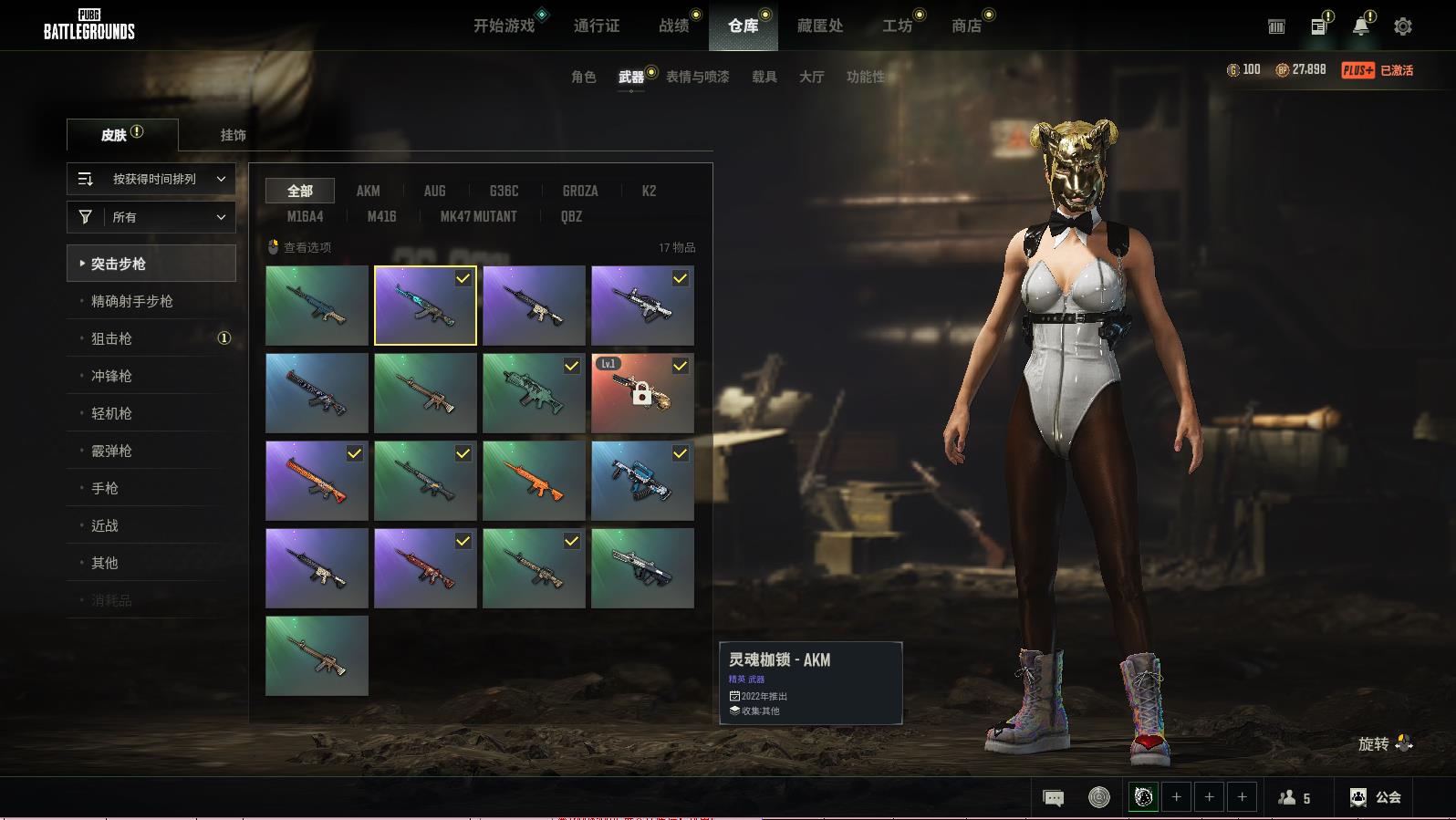Select the locked Lv.1 weapon skin
This screenshot has width=1456, height=820.
[x=642, y=393]
